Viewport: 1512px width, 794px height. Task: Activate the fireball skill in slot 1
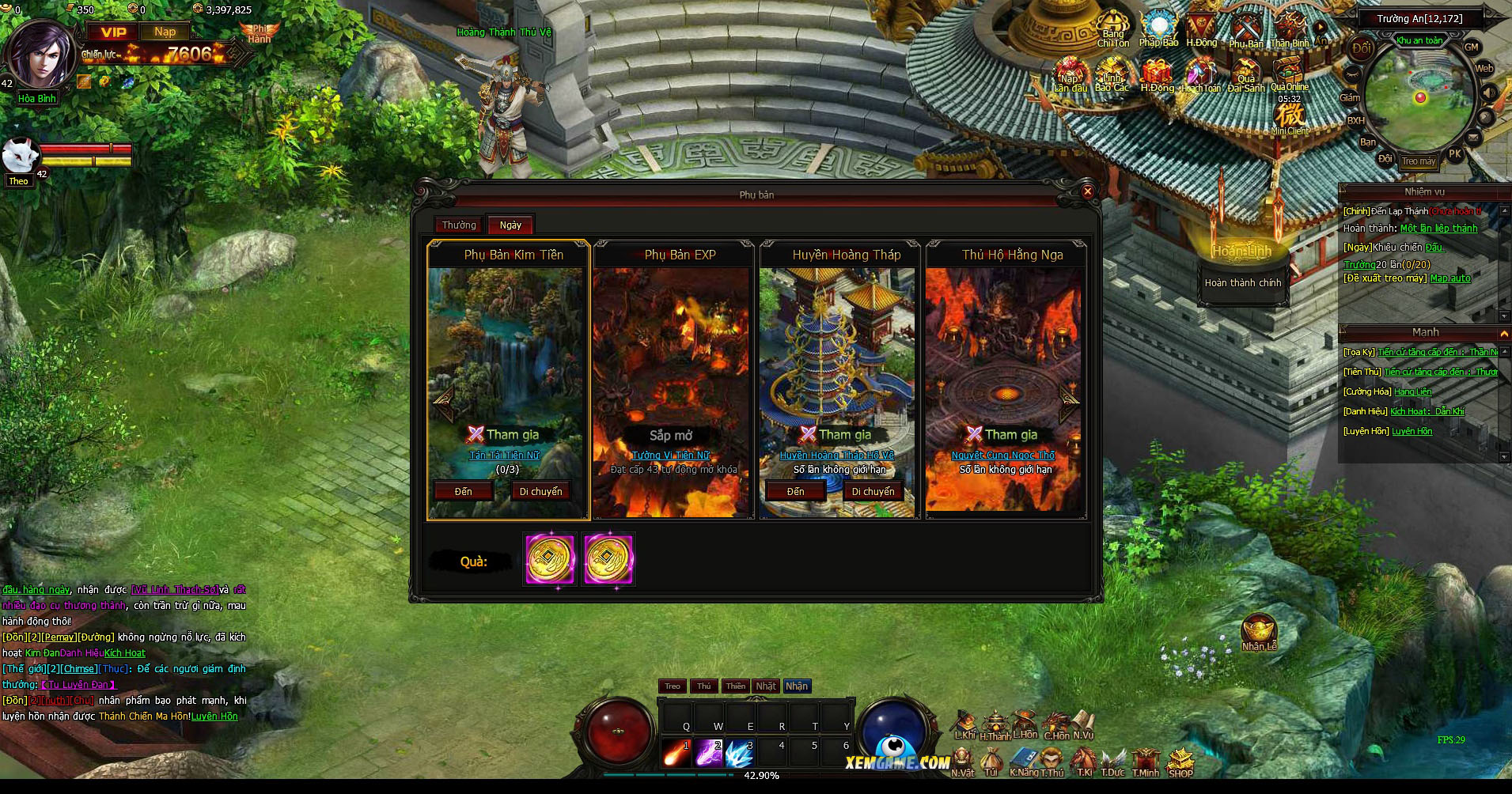[676, 752]
